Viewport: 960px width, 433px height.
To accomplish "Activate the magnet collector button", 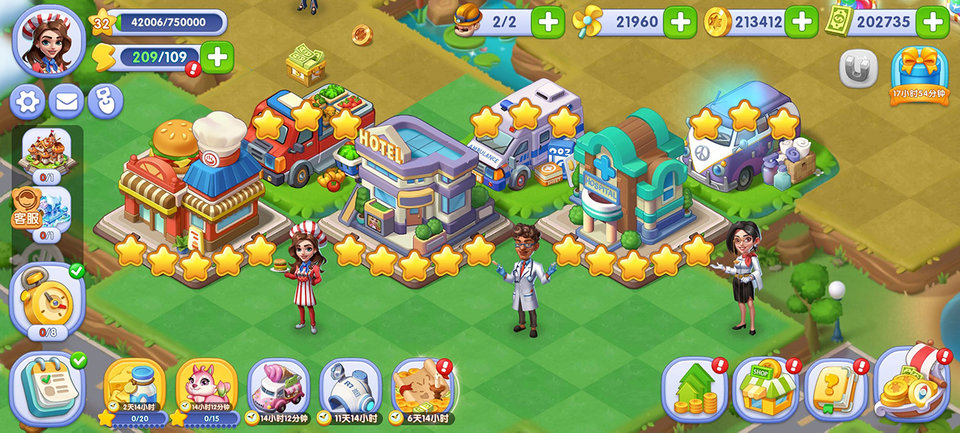I will coord(858,69).
